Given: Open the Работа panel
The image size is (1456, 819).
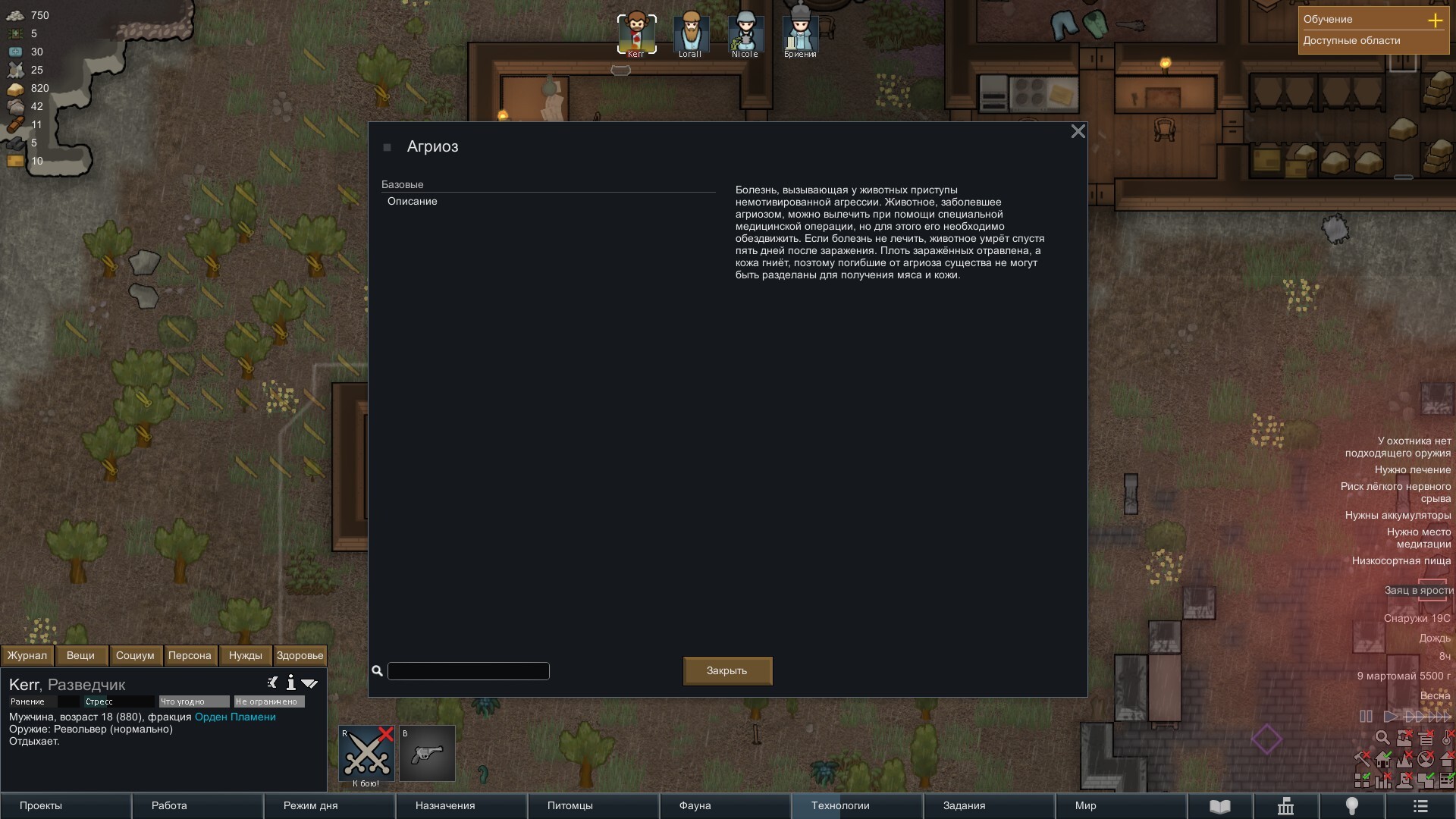Looking at the screenshot, I should point(169,806).
